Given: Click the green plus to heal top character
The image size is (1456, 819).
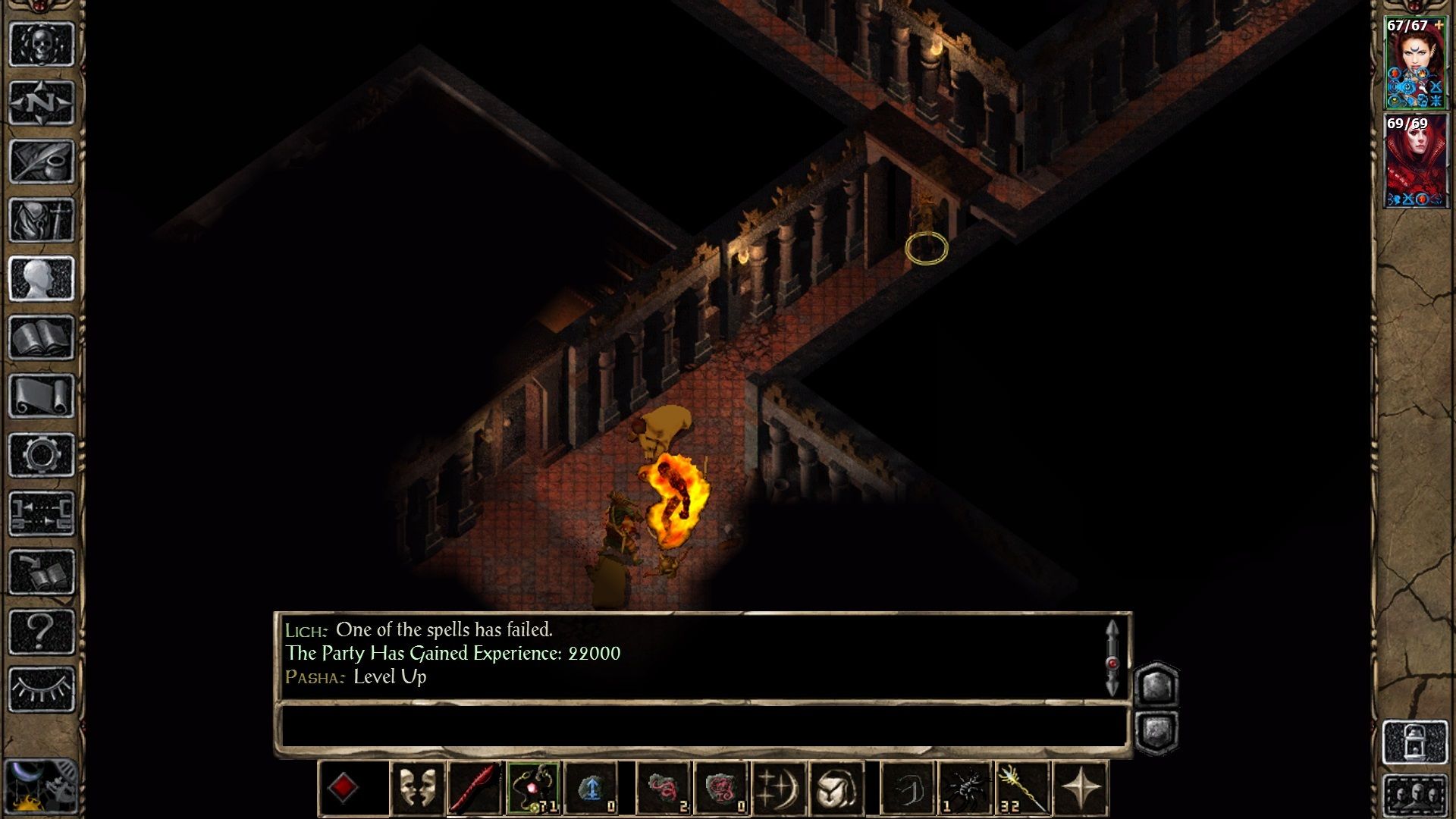Looking at the screenshot, I should [1437, 27].
